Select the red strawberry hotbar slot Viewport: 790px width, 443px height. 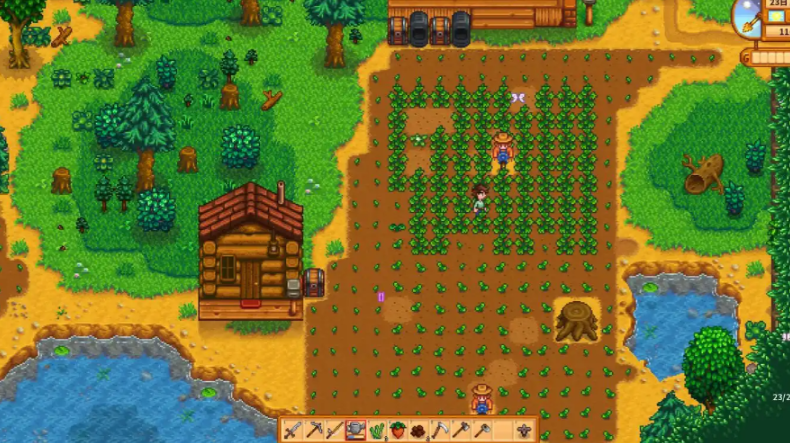click(398, 431)
